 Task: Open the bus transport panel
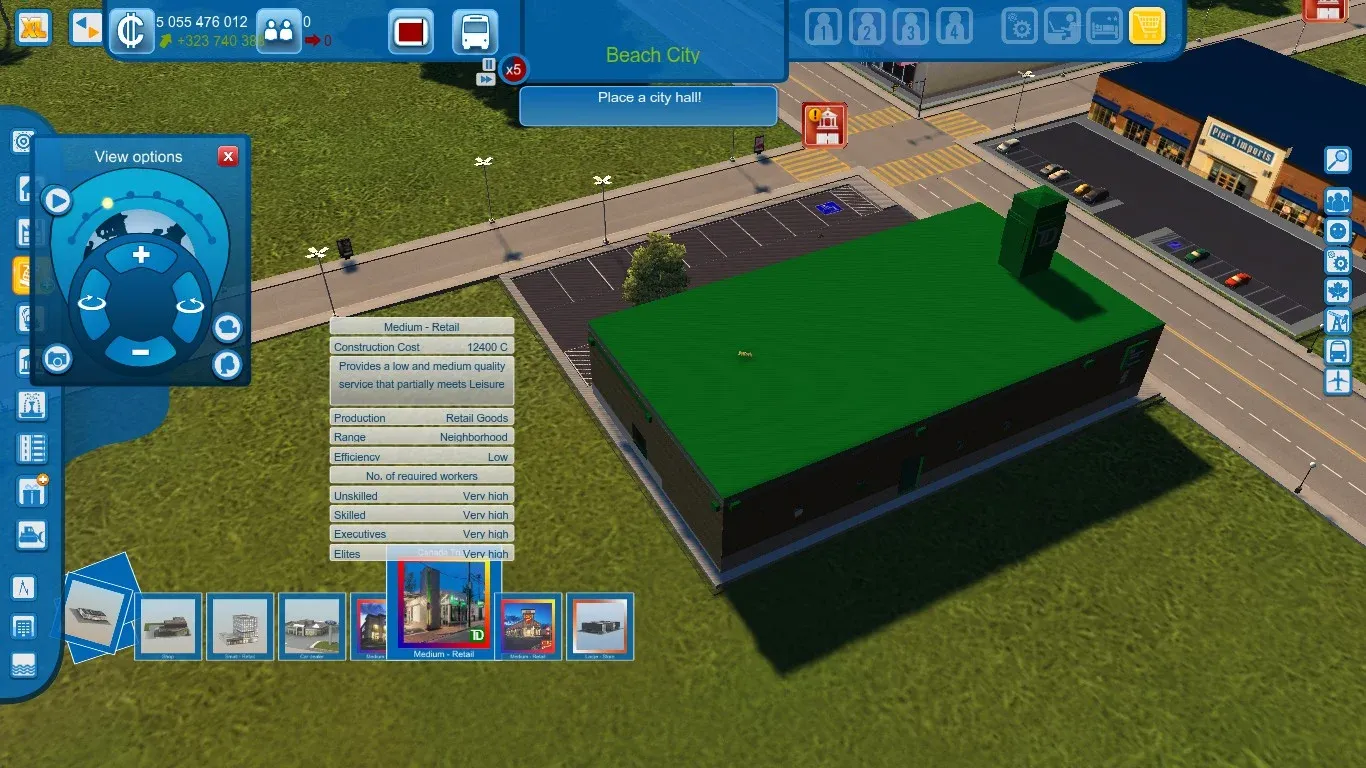475,32
